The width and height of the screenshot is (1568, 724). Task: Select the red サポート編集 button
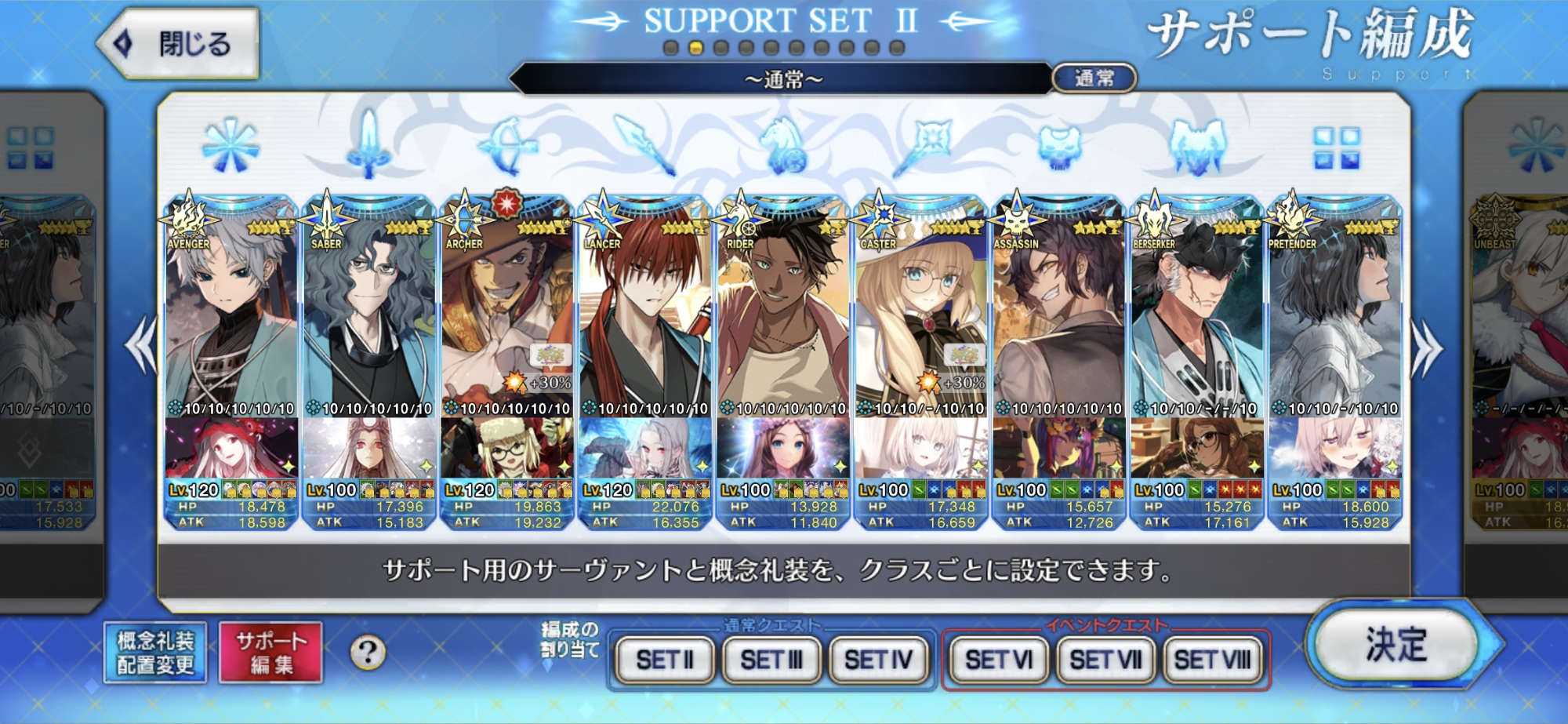point(270,653)
